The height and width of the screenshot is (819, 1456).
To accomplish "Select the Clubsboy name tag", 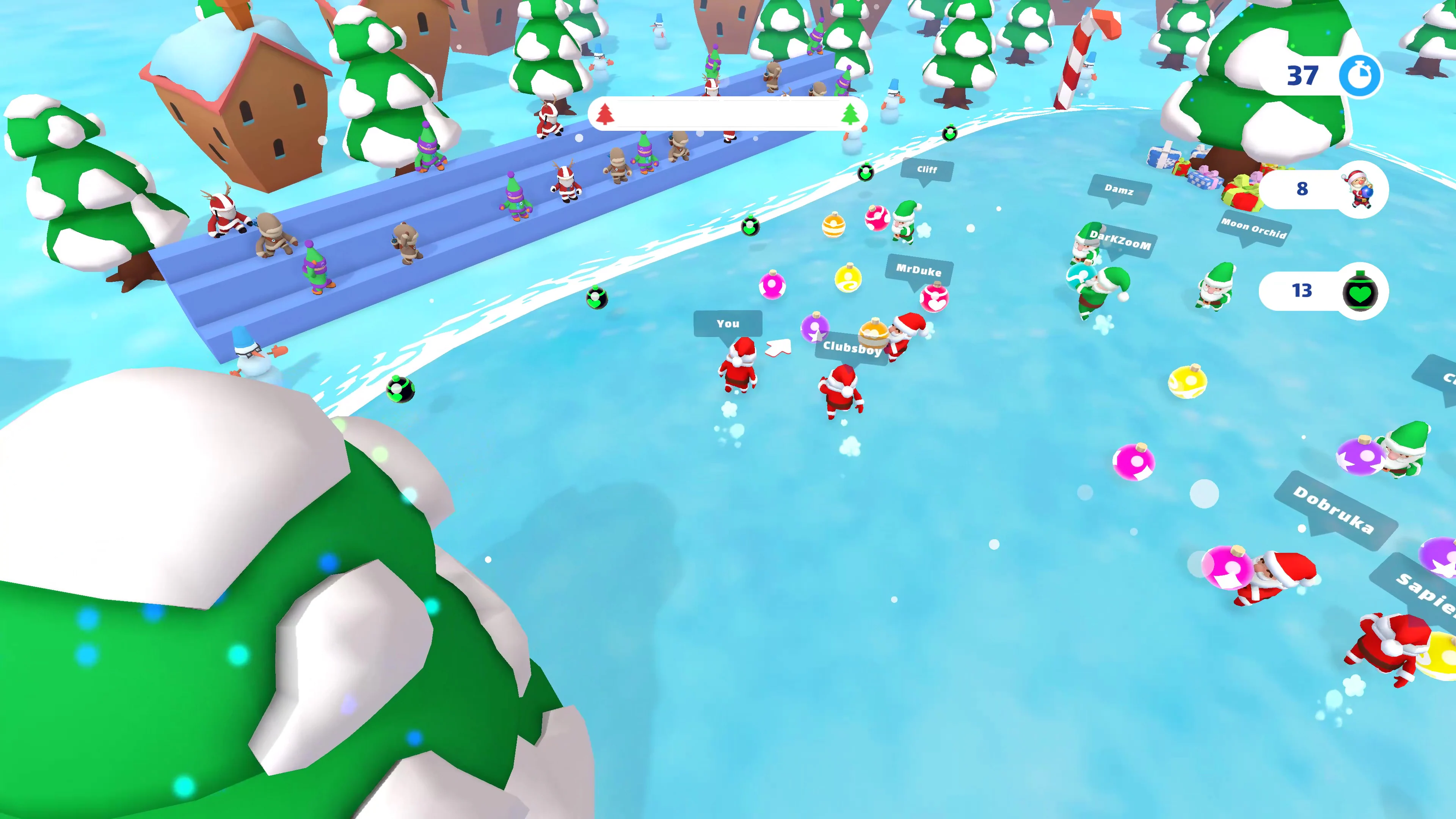I will (852, 349).
